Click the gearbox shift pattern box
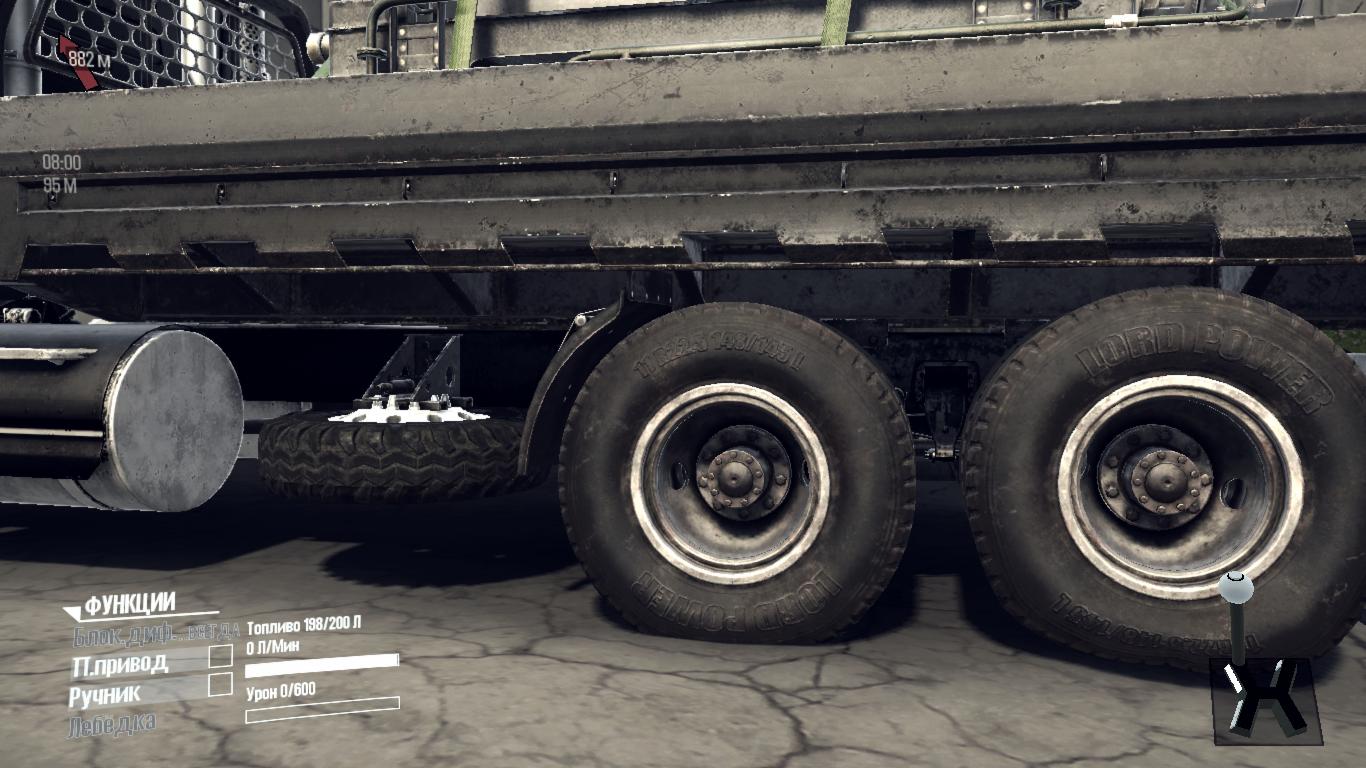Screen dimensions: 1366x768 coord(1264,700)
